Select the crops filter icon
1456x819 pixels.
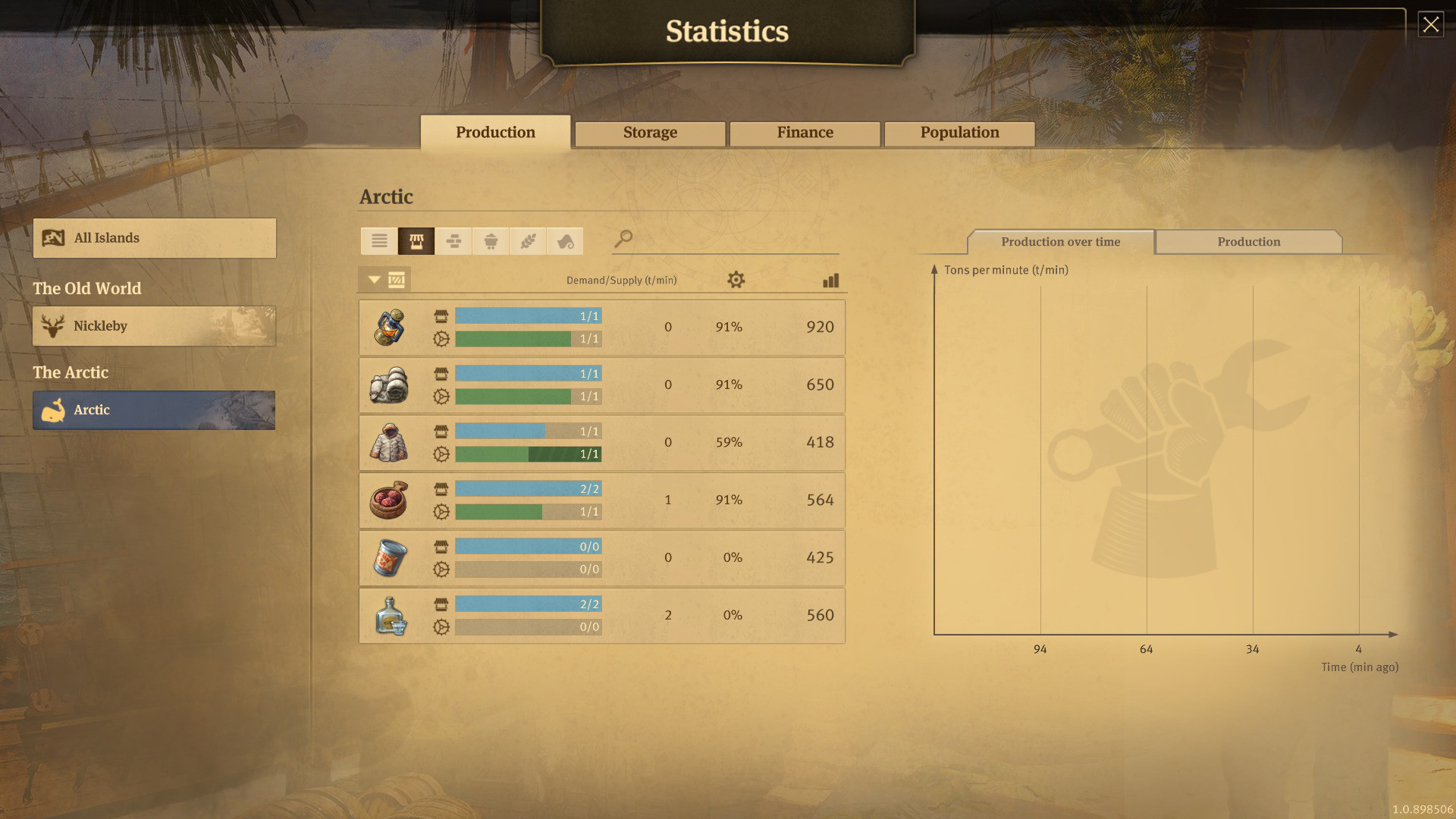click(x=528, y=241)
